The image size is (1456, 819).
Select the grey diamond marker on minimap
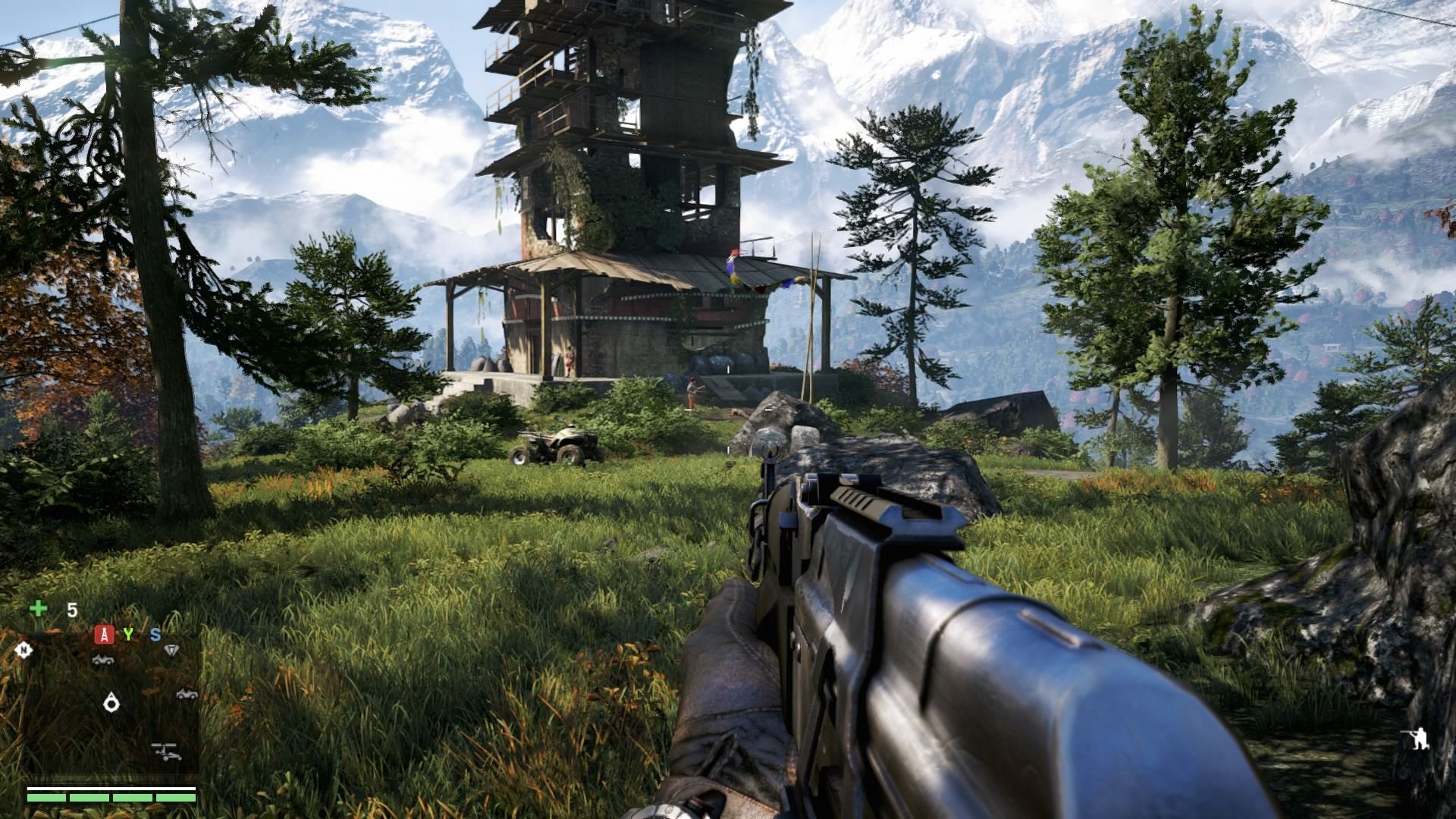click(x=172, y=650)
